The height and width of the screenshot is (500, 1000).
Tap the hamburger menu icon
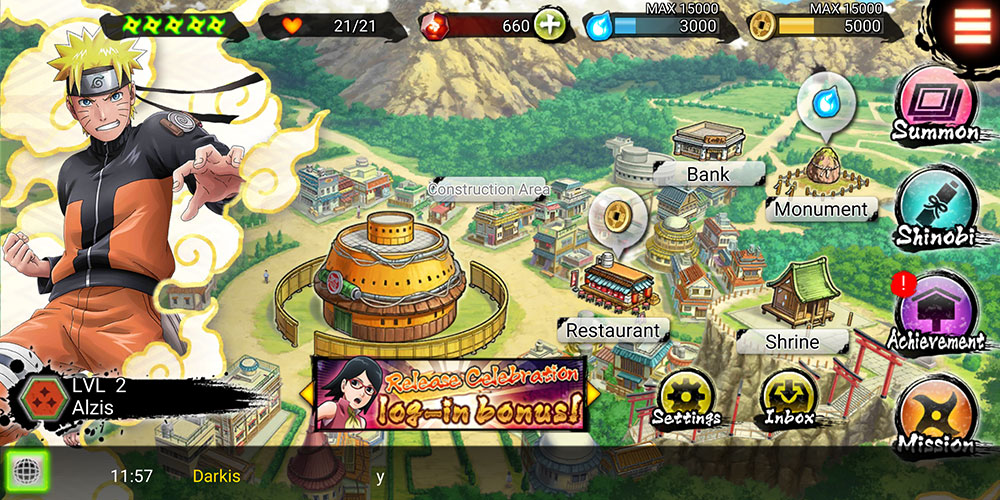coord(972,24)
